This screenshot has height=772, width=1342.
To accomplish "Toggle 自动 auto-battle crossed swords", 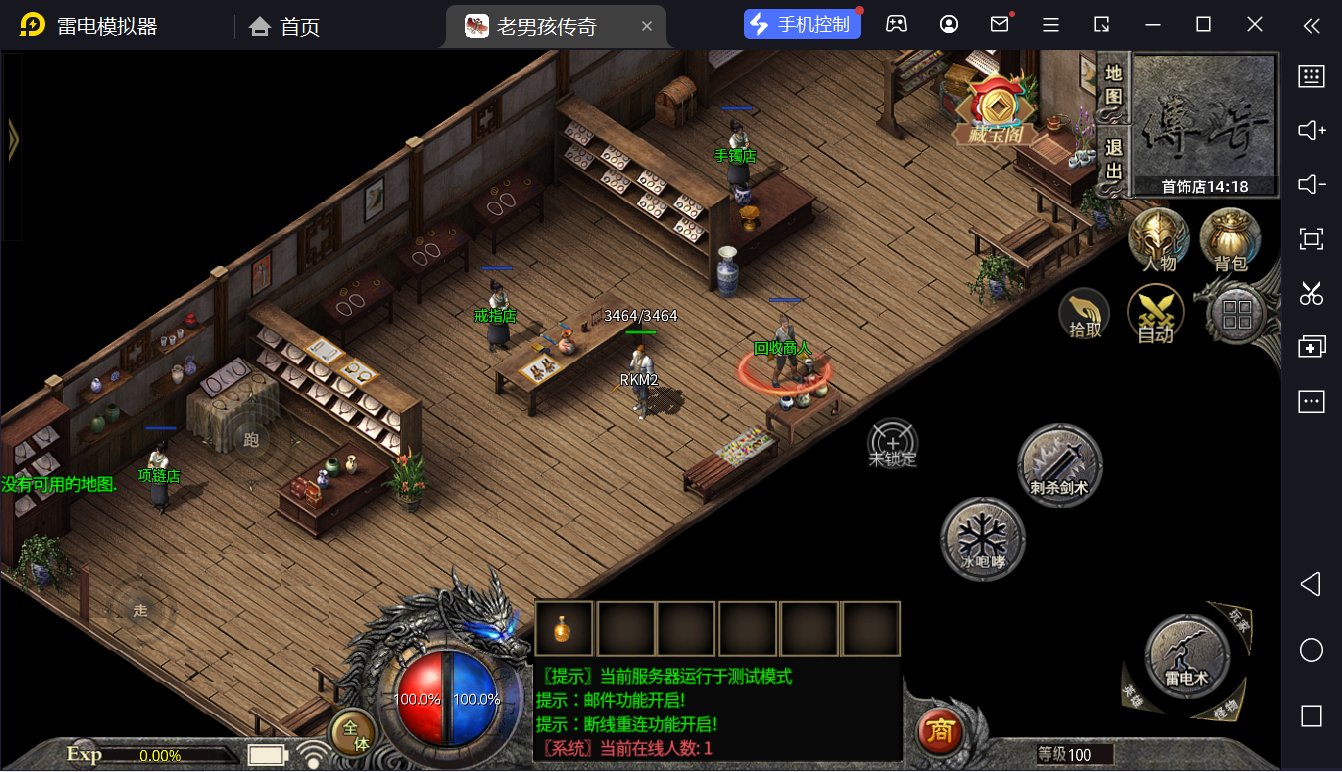I will [1155, 314].
